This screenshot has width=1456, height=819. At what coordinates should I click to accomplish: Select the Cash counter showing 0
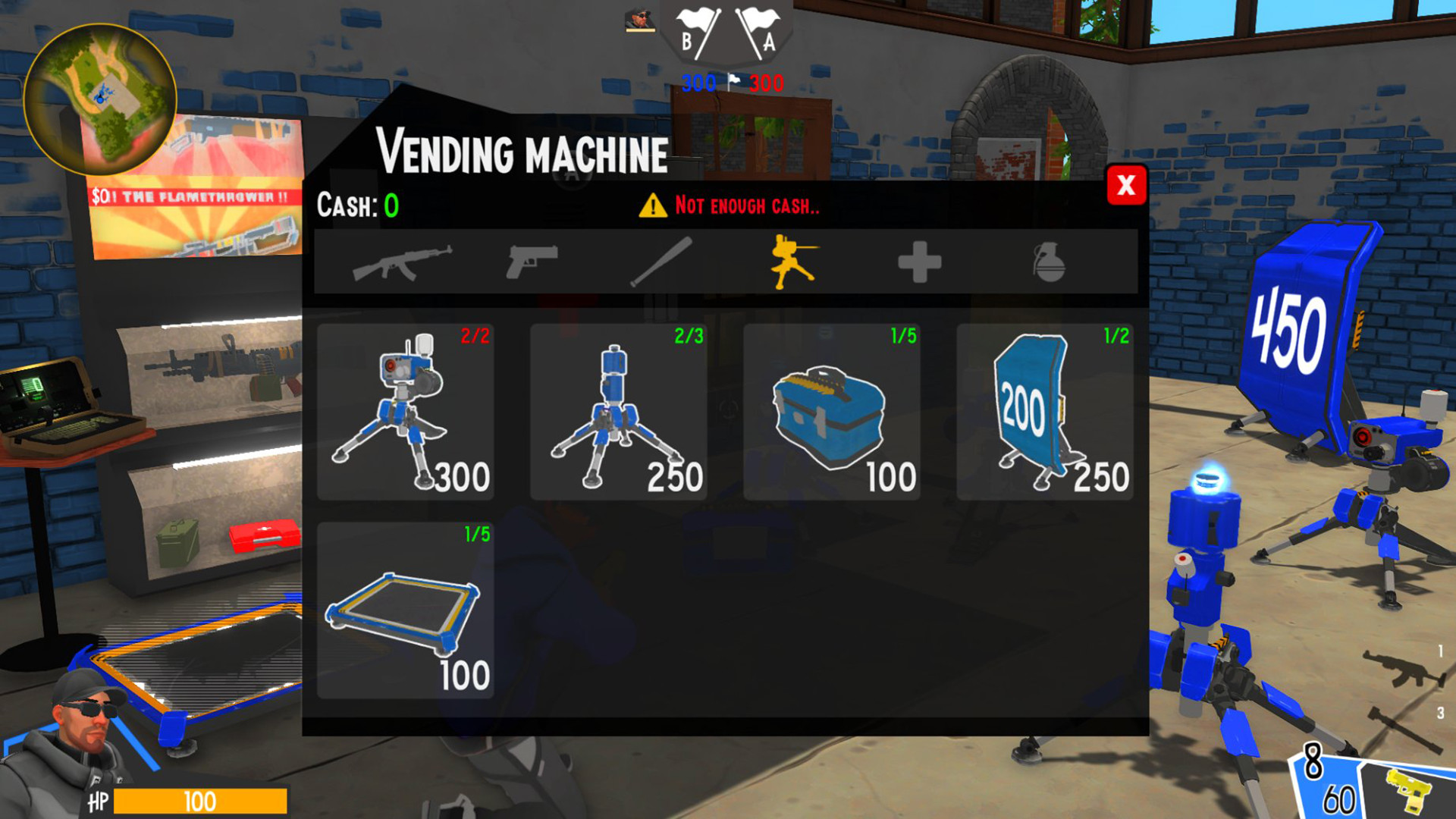point(356,204)
